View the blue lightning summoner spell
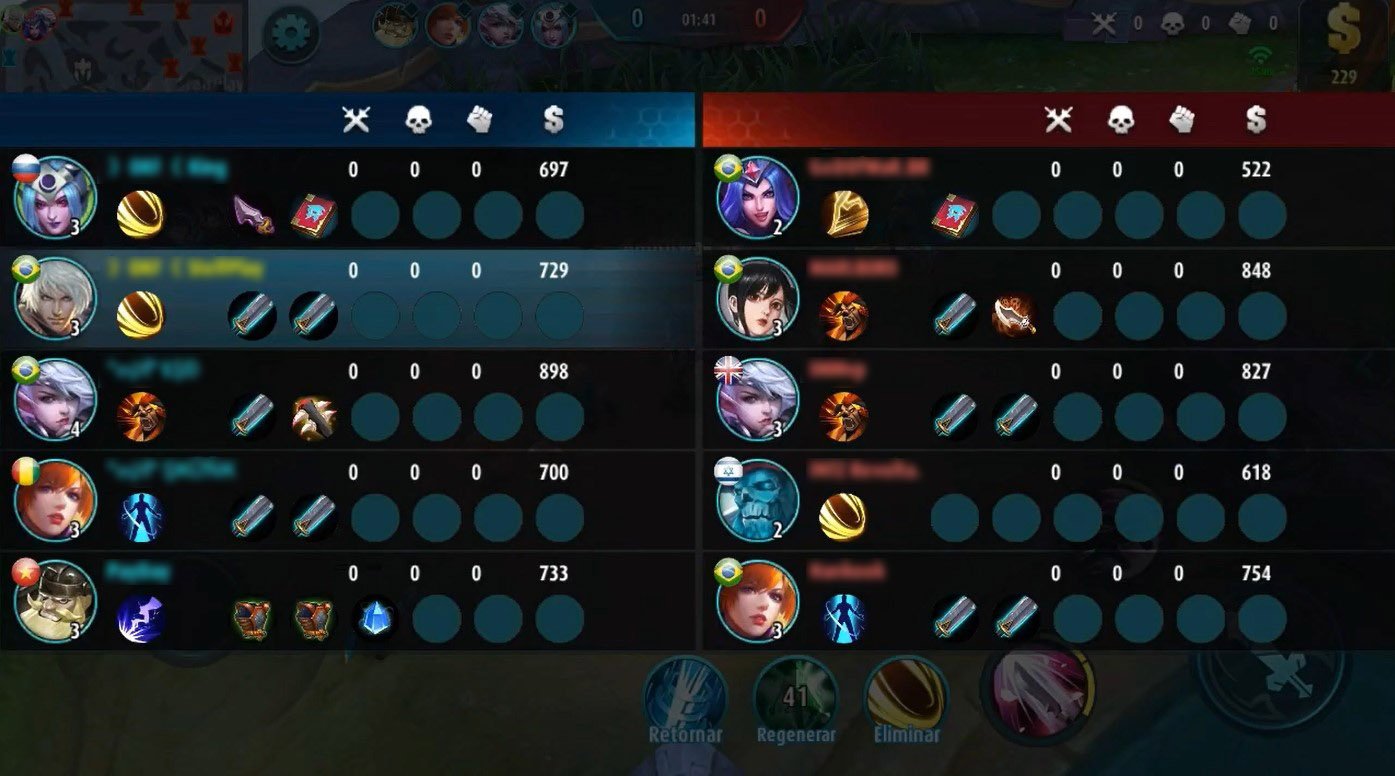Screen dimensions: 1395x776 point(141,619)
